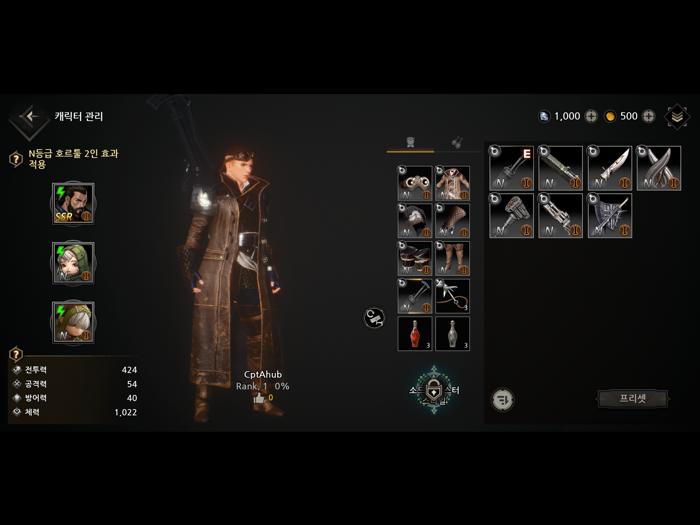The image size is (700, 525).
Task: Pick the serrated blade in inventory
Action: [x=610, y=168]
